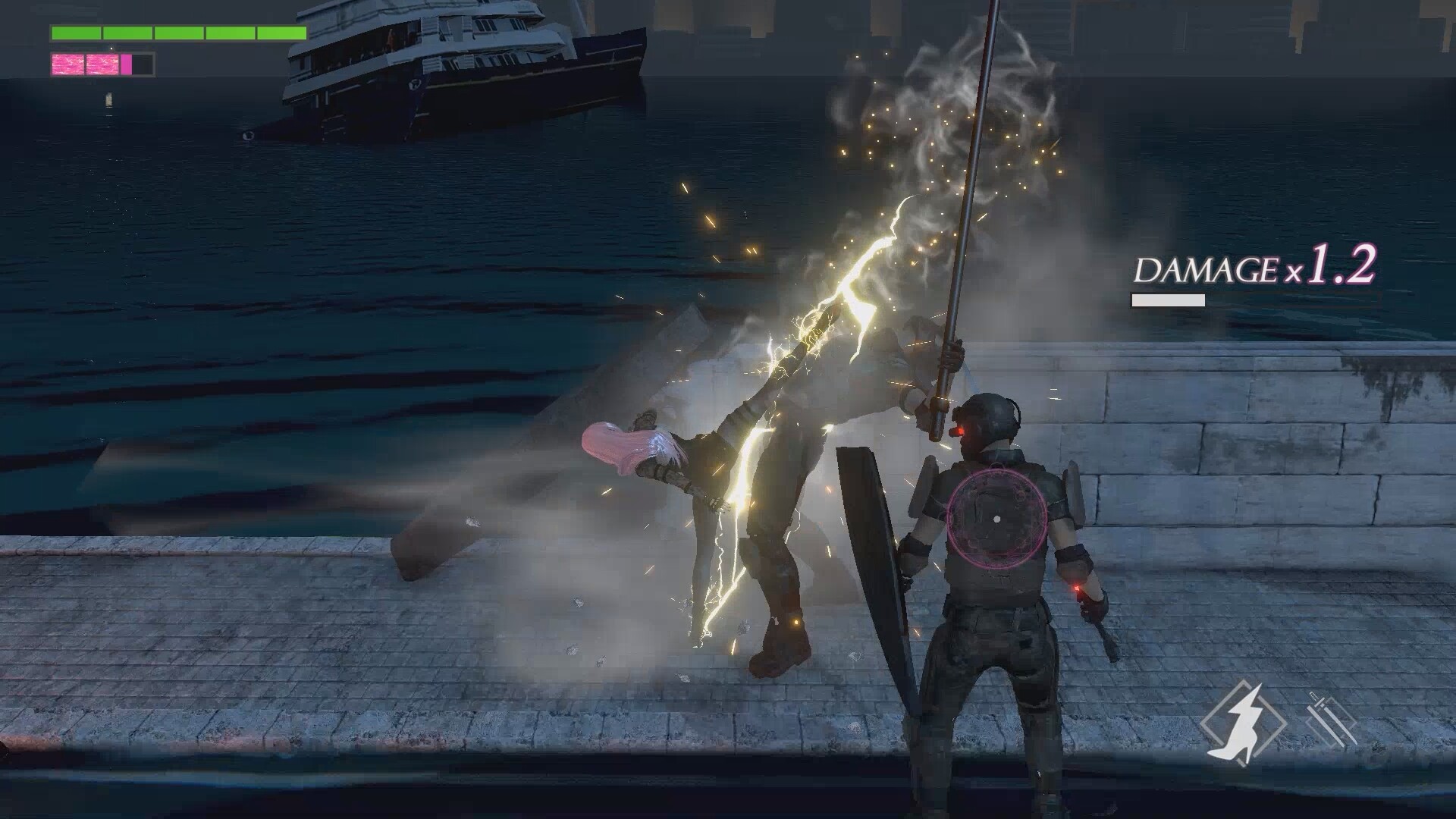
Task: Click the second pink energy block
Action: pyautogui.click(x=102, y=64)
